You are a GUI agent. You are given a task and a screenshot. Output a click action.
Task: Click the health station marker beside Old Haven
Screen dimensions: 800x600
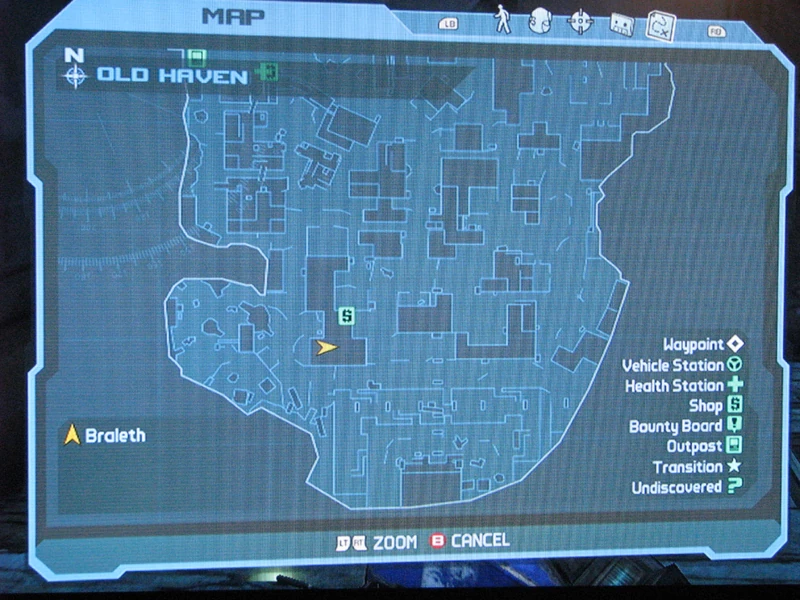point(265,72)
